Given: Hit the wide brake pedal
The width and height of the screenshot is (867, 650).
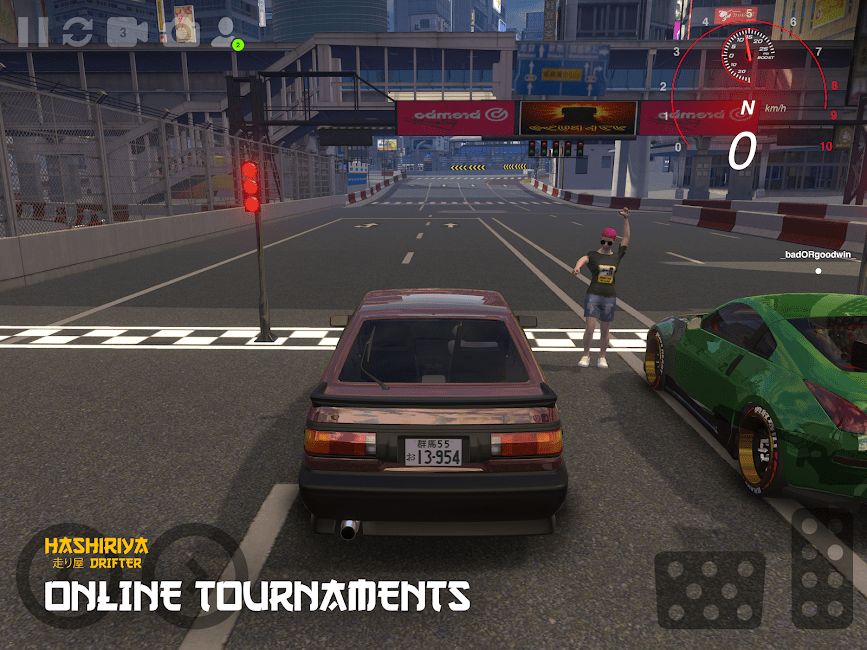Looking at the screenshot, I should click(710, 589).
